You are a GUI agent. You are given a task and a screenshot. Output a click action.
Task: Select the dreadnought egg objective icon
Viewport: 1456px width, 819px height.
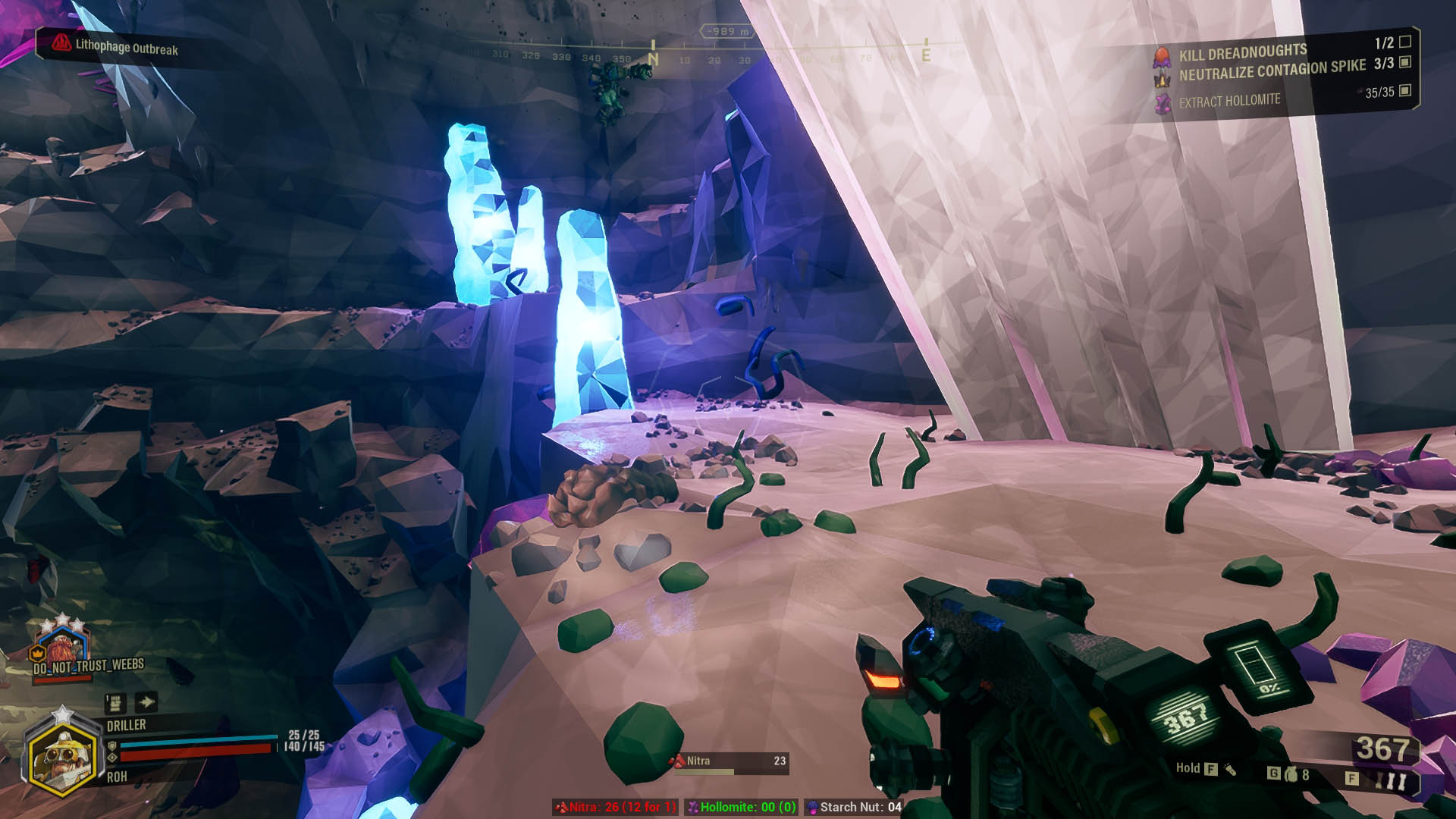pyautogui.click(x=1160, y=56)
